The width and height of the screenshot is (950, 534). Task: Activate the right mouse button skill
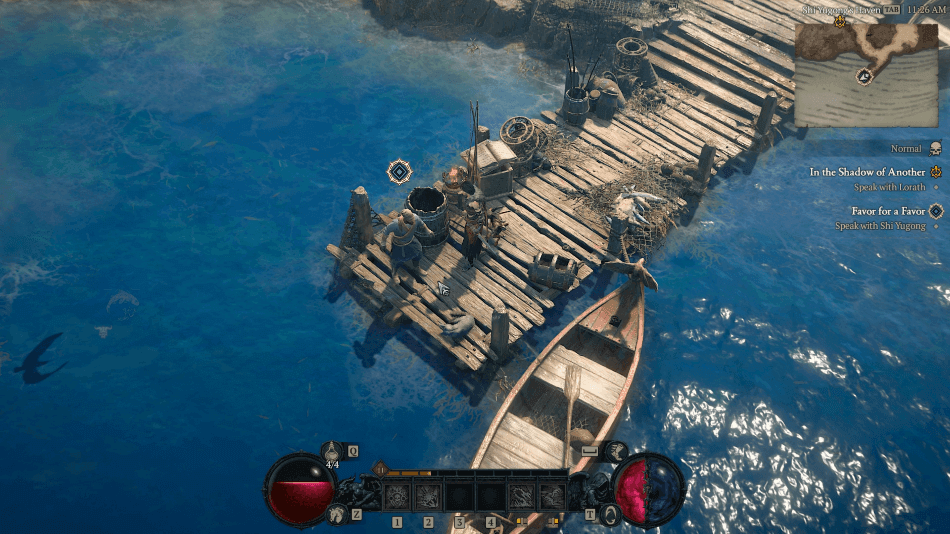[552, 495]
